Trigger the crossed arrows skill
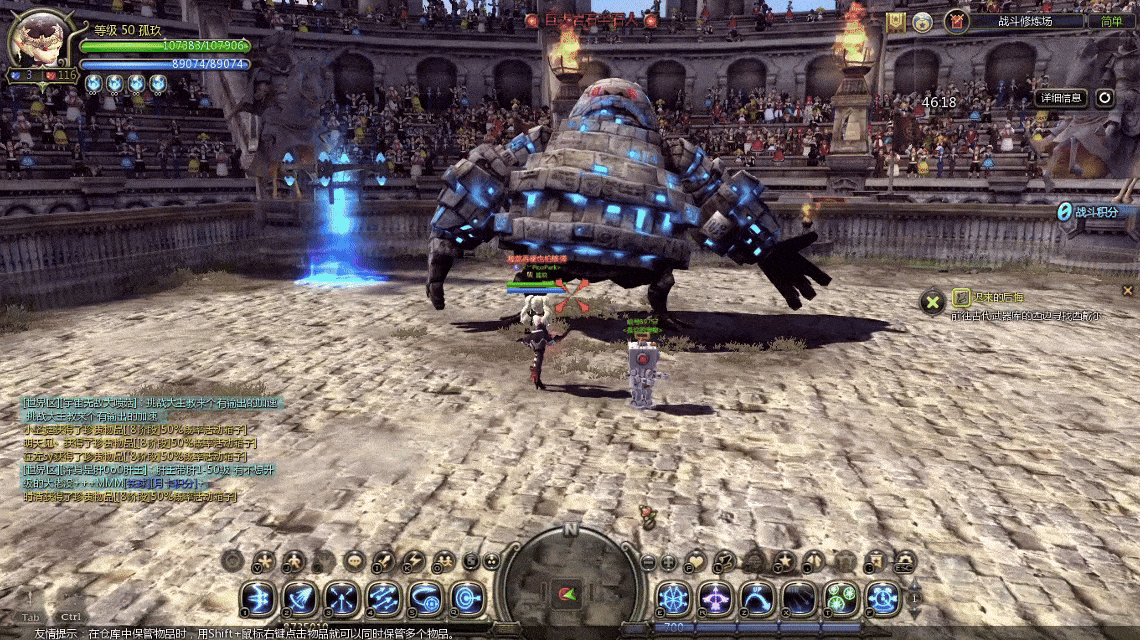1140x640 pixels. pos(342,599)
